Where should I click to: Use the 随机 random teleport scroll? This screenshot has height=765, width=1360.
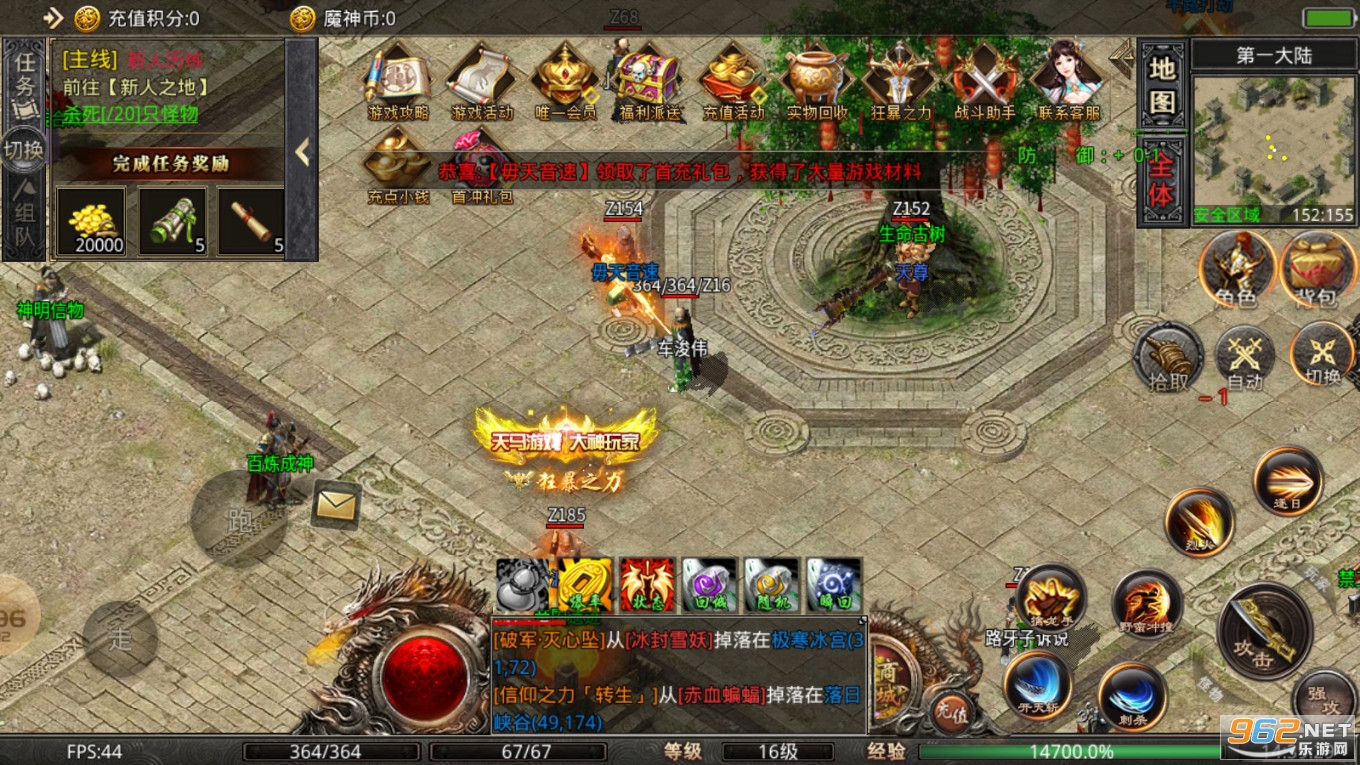point(771,585)
